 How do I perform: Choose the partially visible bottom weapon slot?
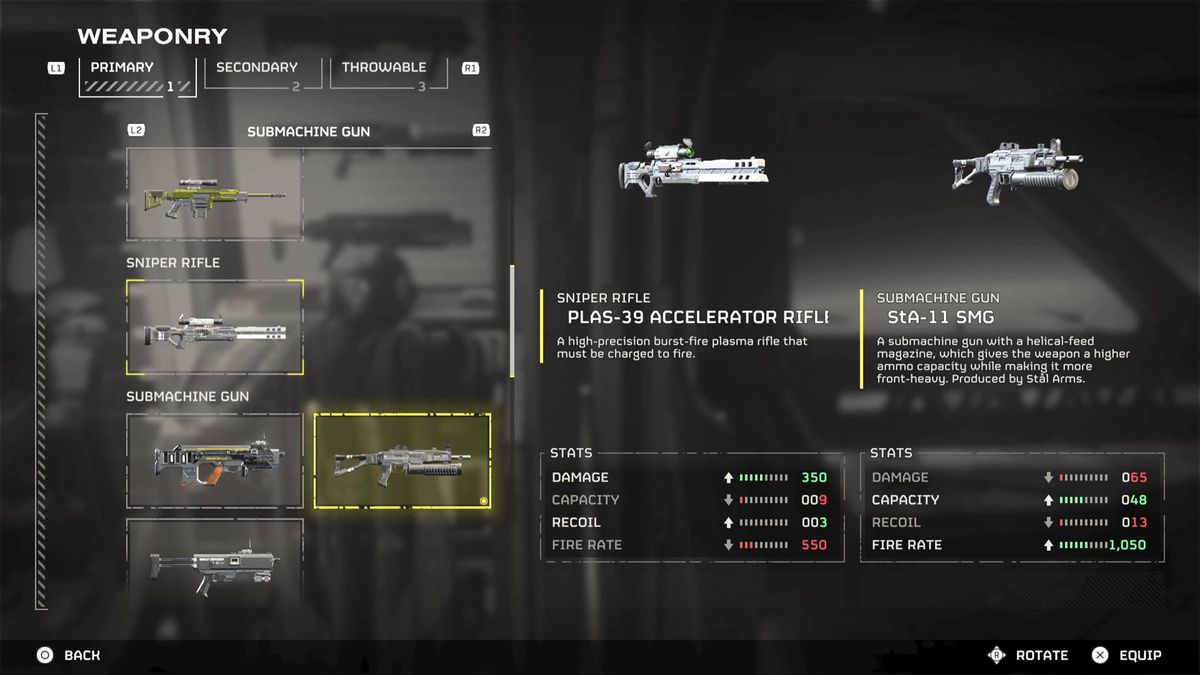coord(214,562)
